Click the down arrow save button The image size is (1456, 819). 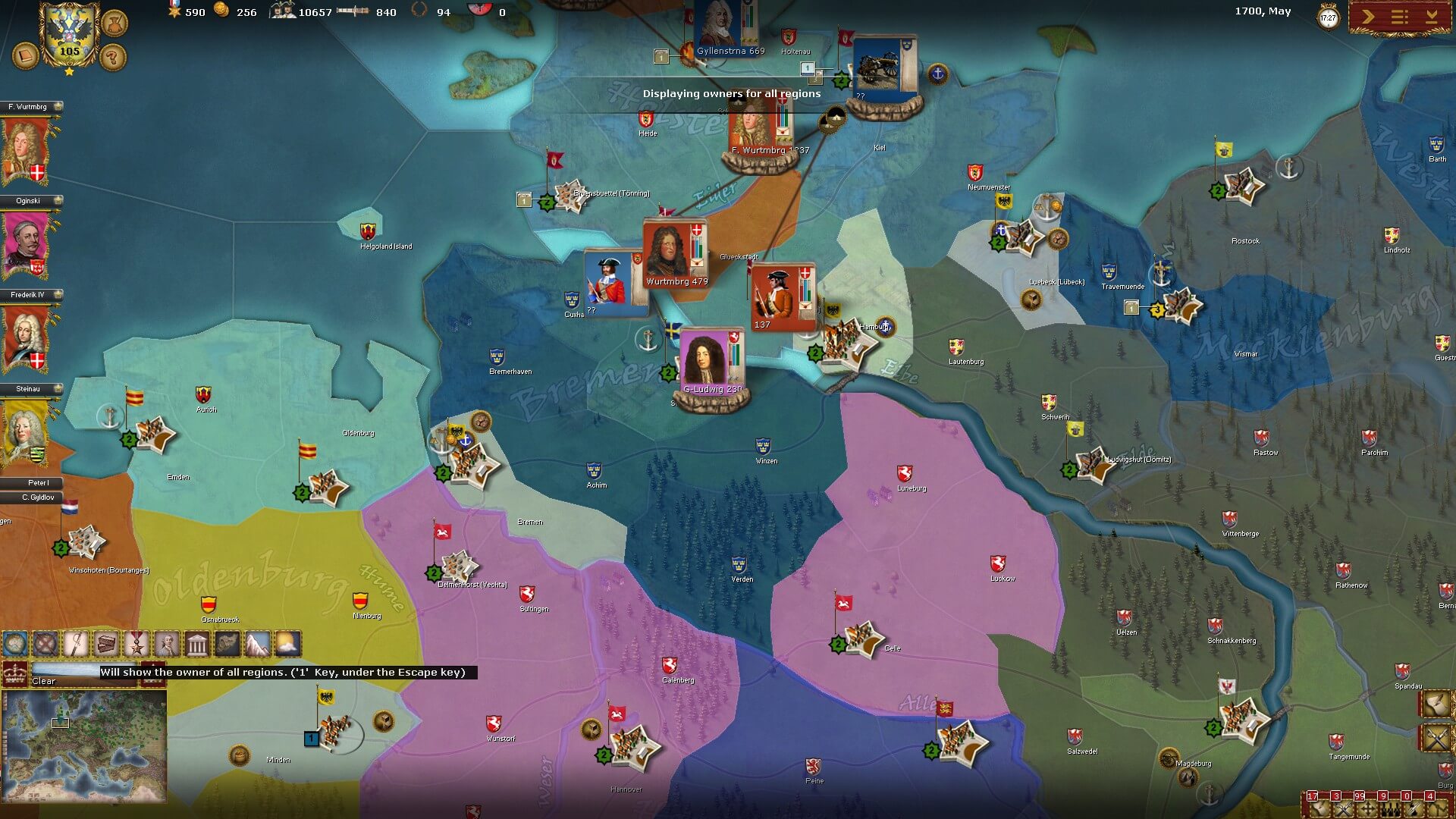click(x=1432, y=17)
